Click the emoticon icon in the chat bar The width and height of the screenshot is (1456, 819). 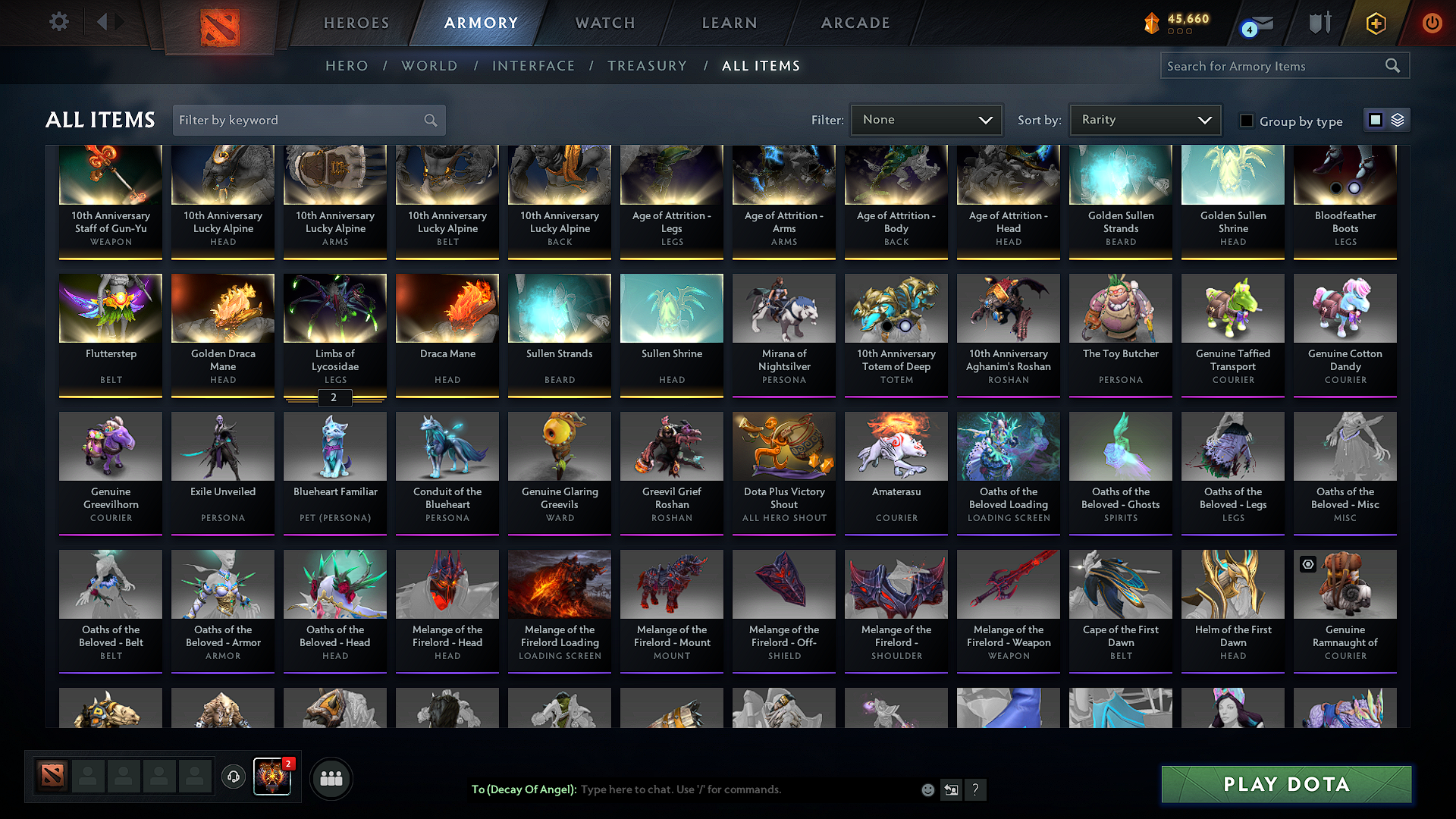coord(927,789)
